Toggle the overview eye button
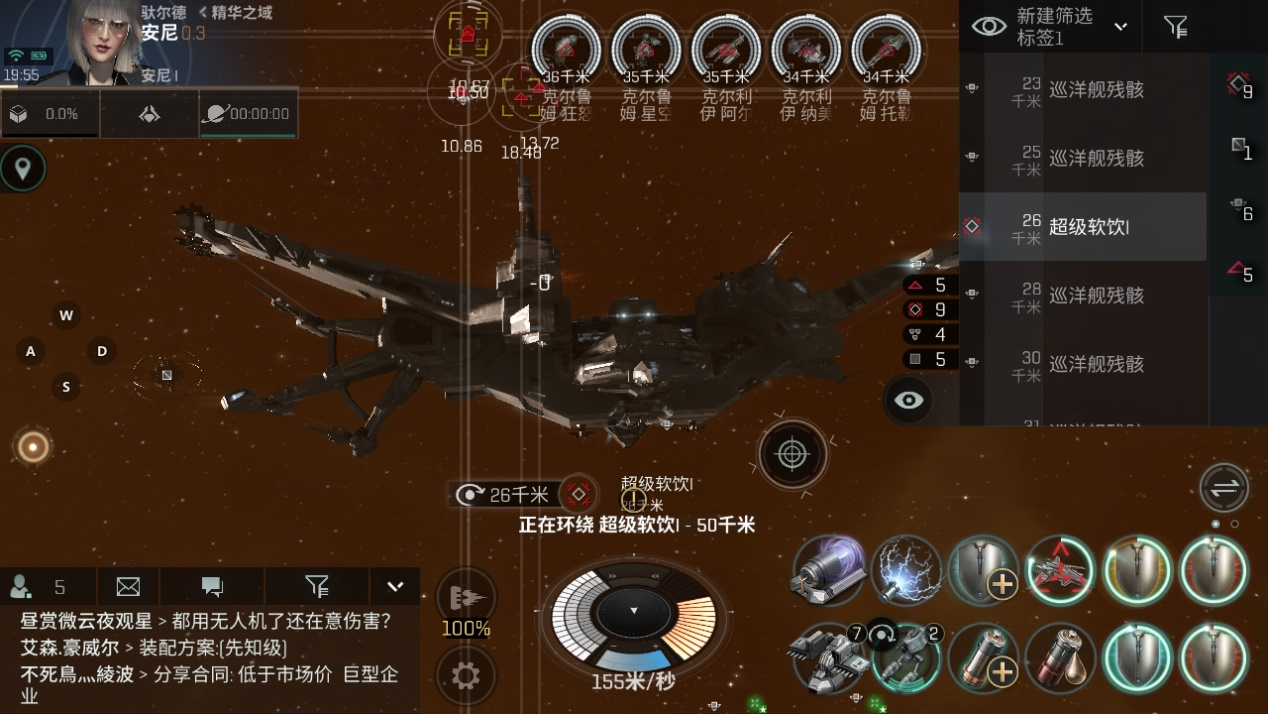The image size is (1268, 714). tap(908, 400)
